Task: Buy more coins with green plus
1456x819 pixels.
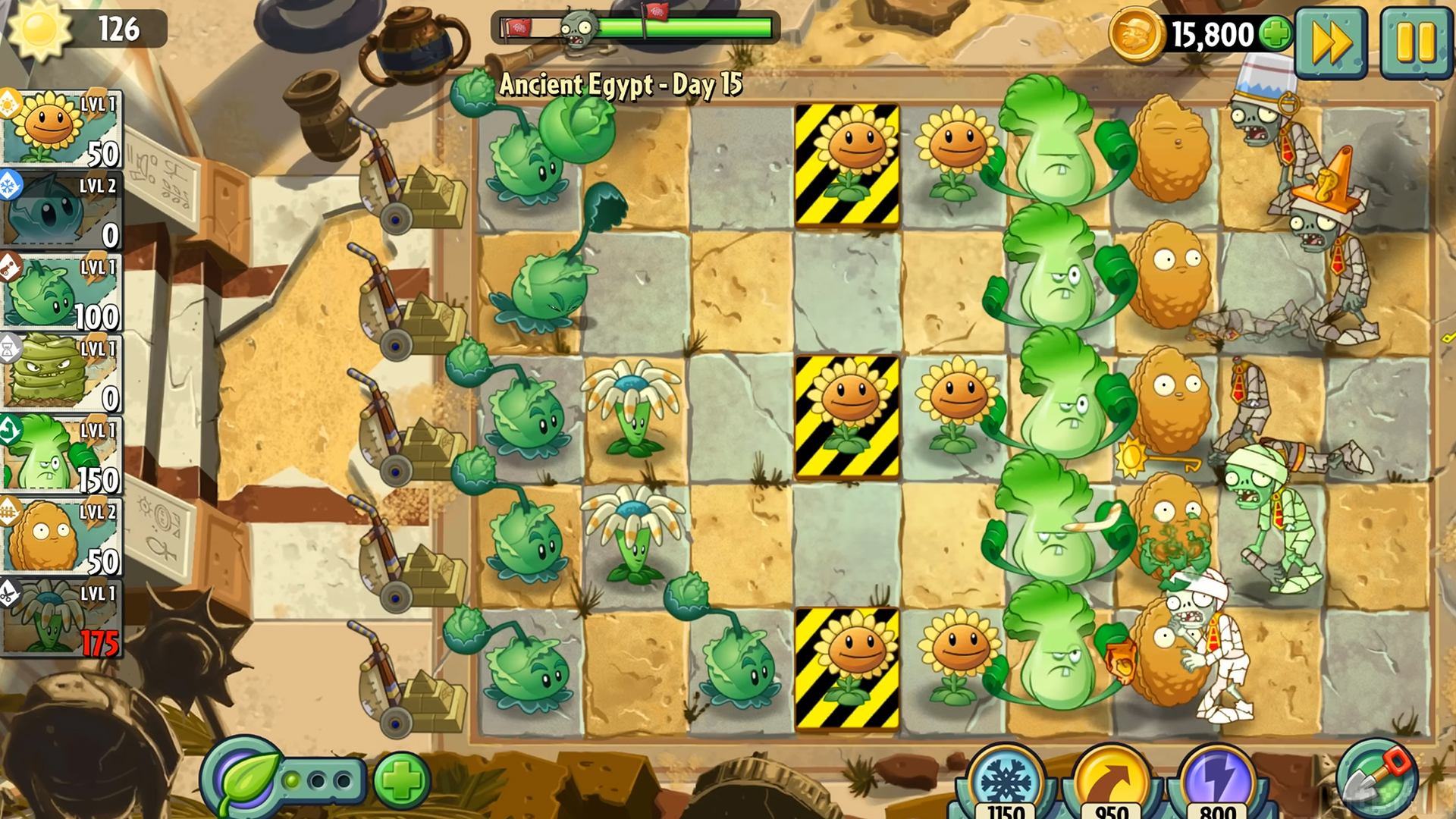Action: [x=1276, y=33]
